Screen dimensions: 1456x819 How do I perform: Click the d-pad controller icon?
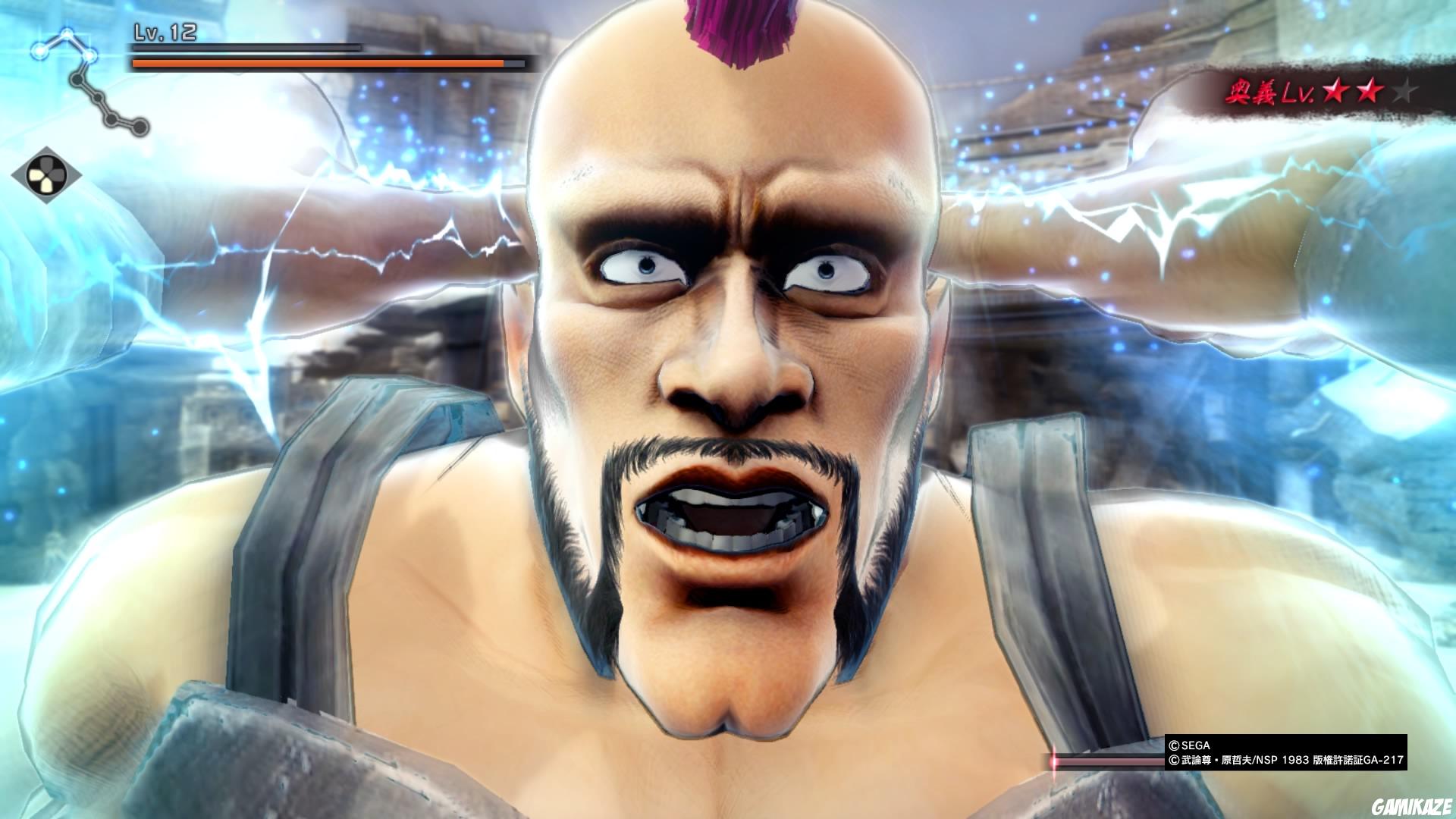(46, 174)
